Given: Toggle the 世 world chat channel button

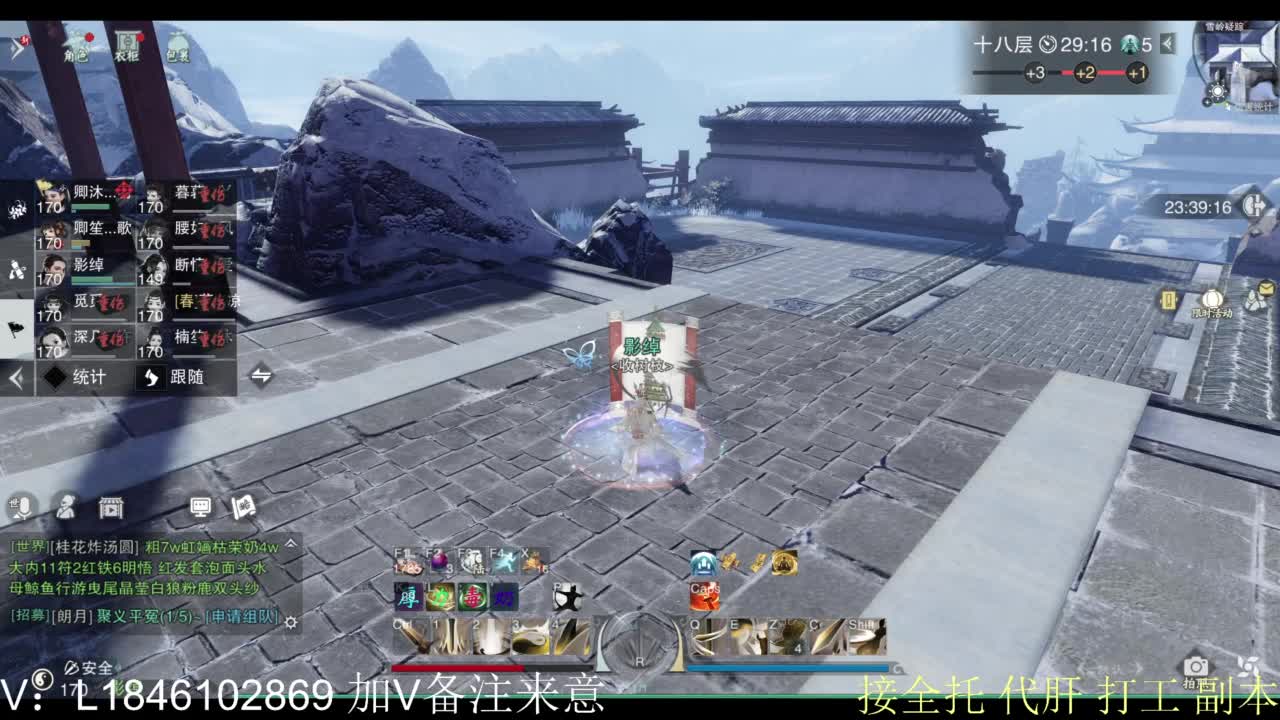Looking at the screenshot, I should pos(13,502).
